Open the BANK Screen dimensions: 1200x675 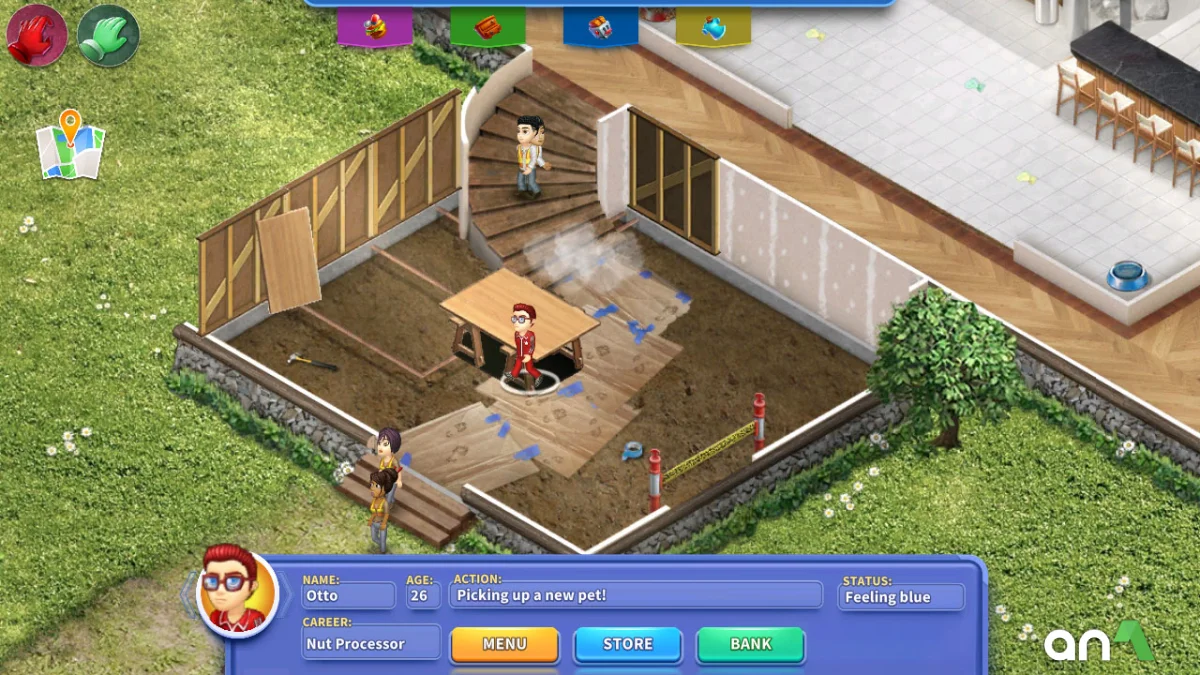click(750, 645)
